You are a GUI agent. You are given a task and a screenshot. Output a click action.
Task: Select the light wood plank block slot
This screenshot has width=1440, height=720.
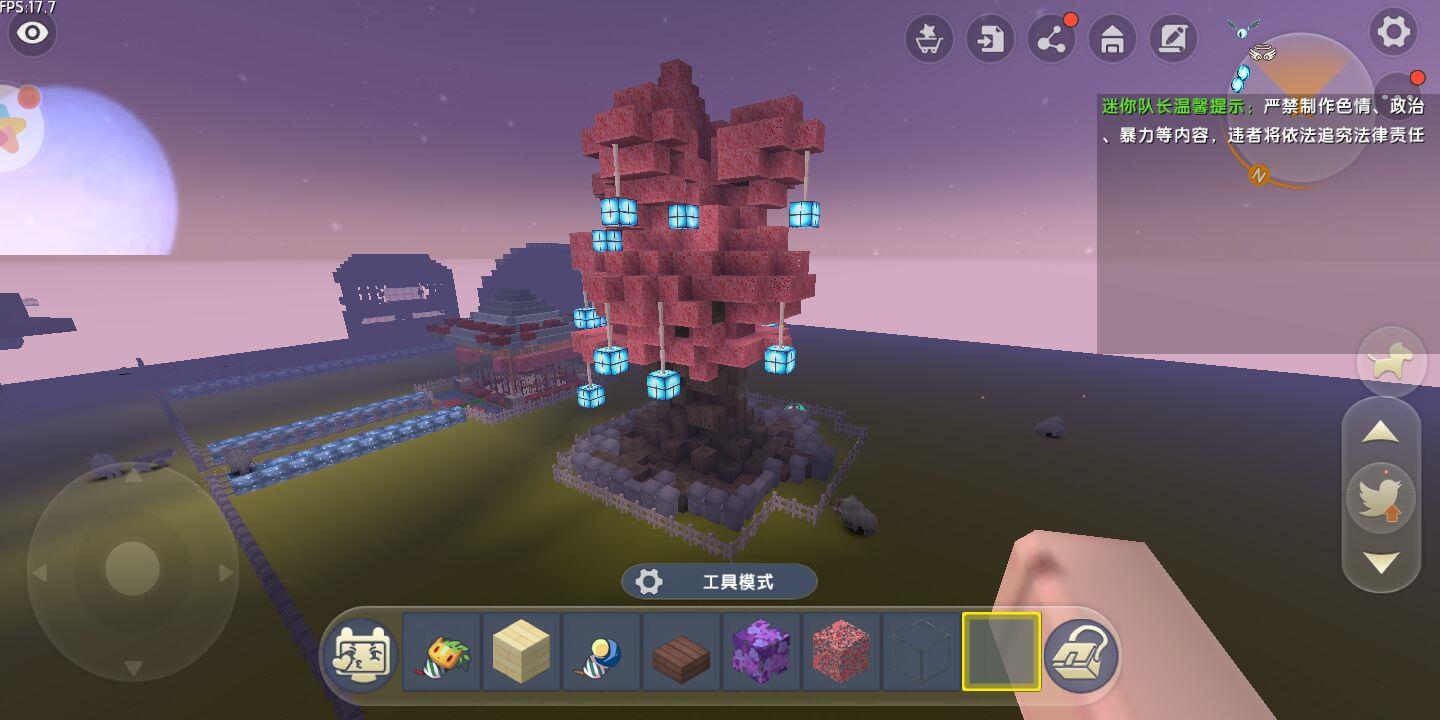pos(521,653)
